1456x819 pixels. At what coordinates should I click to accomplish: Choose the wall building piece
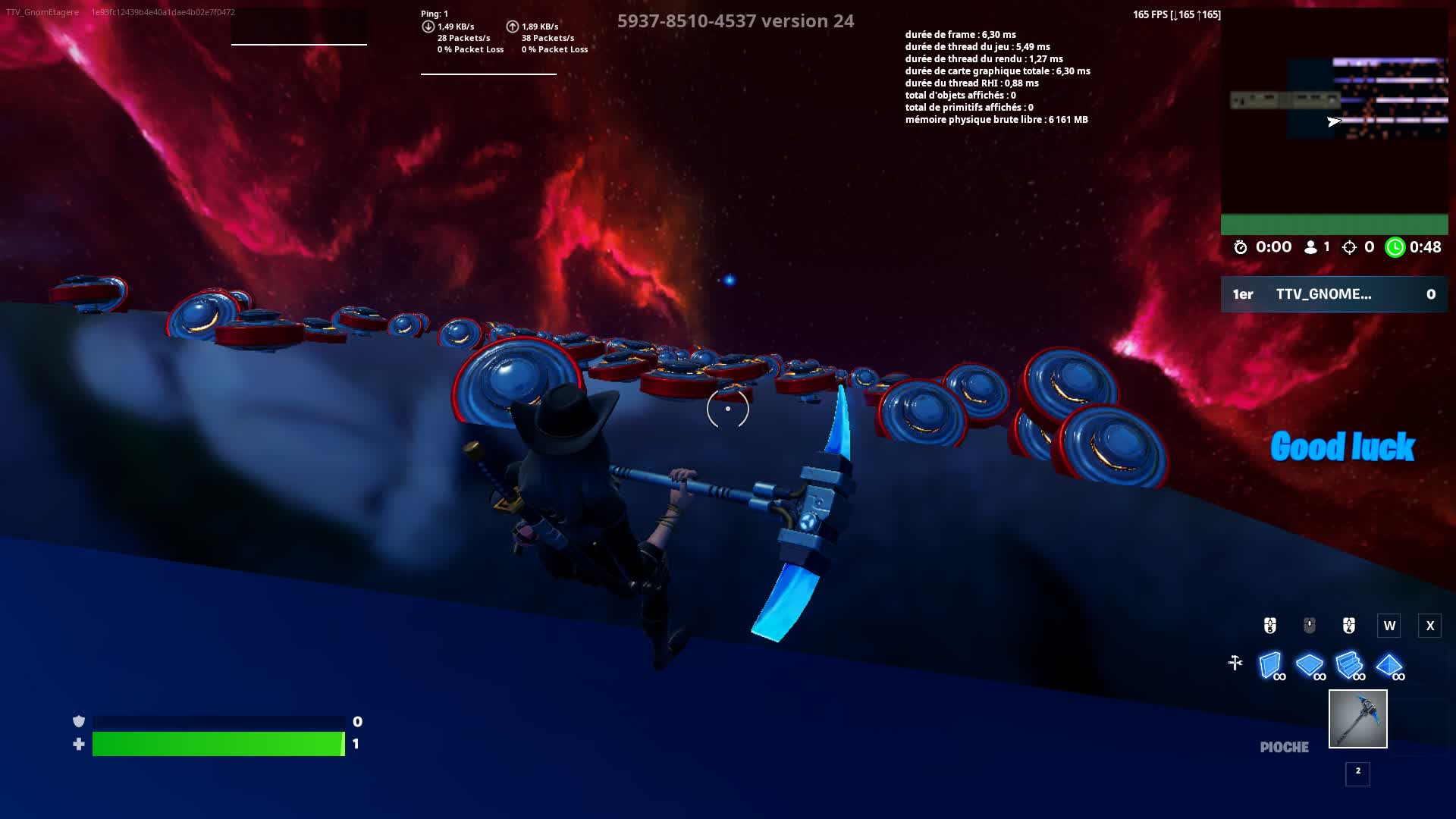(x=1270, y=665)
